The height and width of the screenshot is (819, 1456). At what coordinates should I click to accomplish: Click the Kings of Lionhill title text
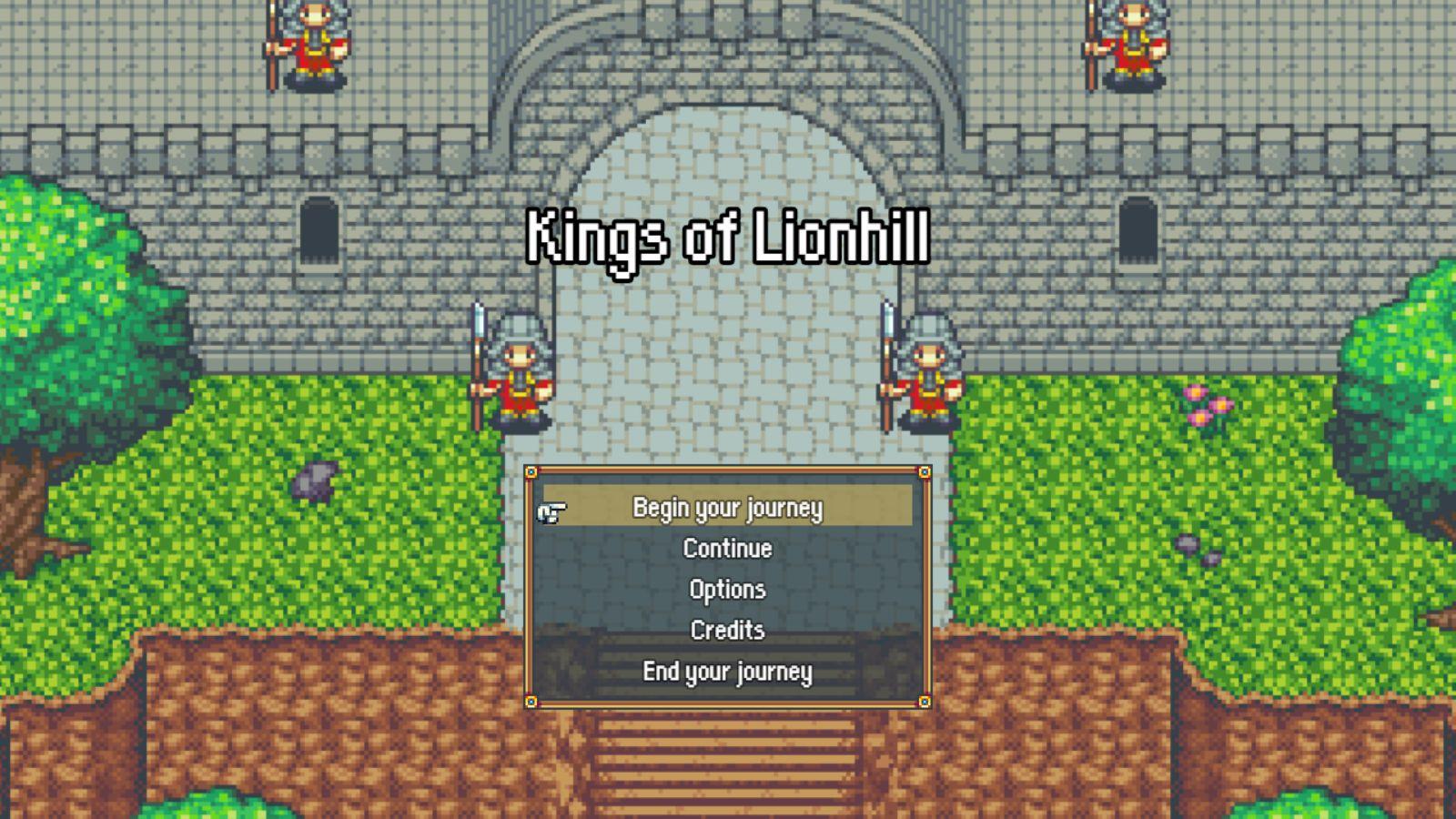(x=728, y=237)
